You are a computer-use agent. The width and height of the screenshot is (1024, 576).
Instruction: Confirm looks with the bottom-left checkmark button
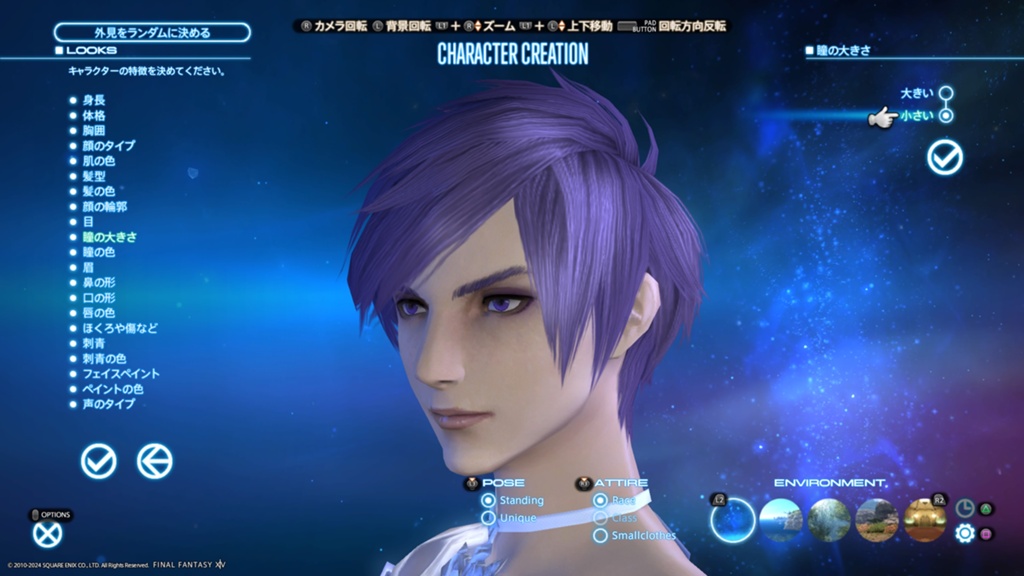(98, 461)
